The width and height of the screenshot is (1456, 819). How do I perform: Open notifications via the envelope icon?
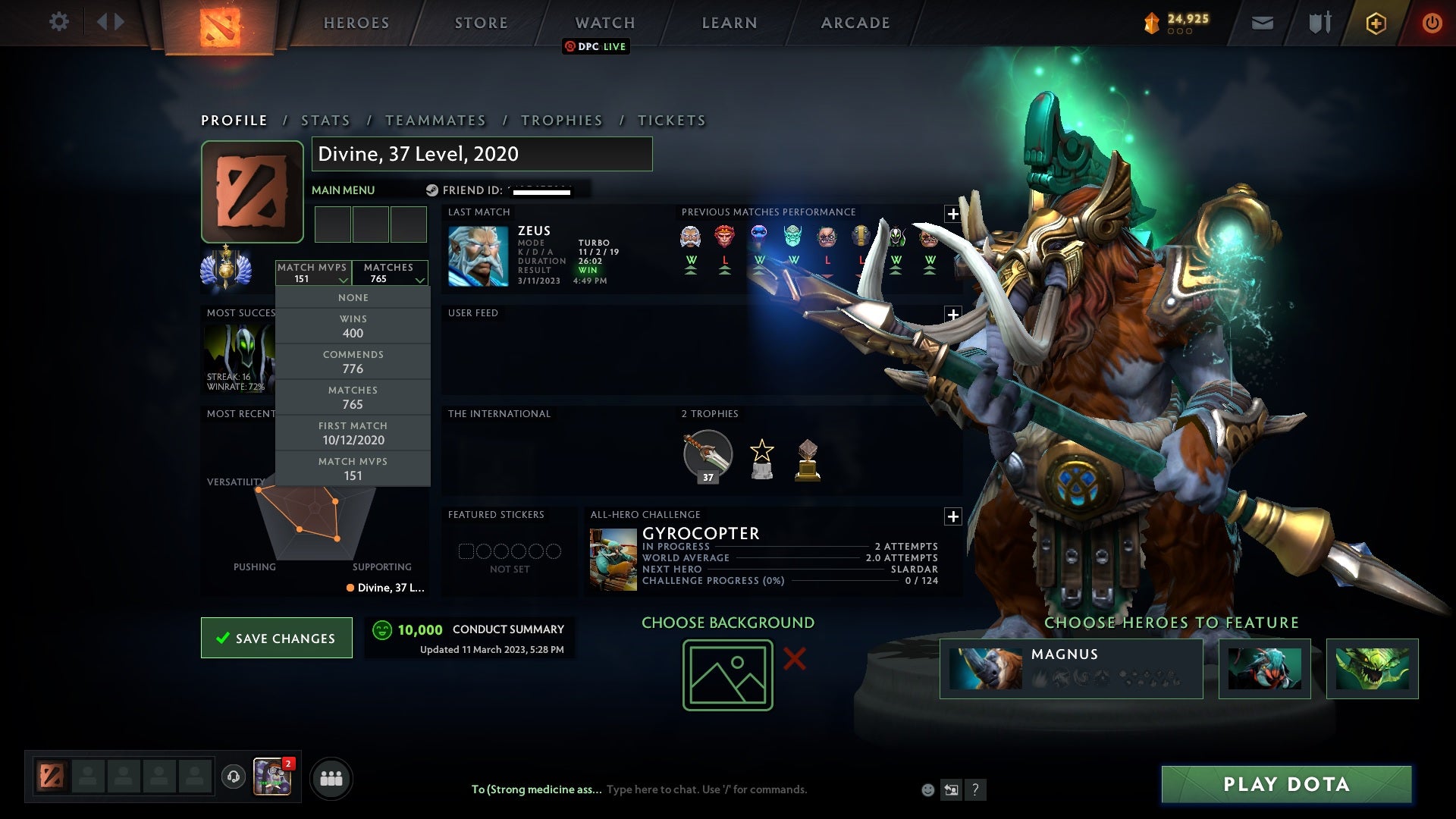[1263, 23]
